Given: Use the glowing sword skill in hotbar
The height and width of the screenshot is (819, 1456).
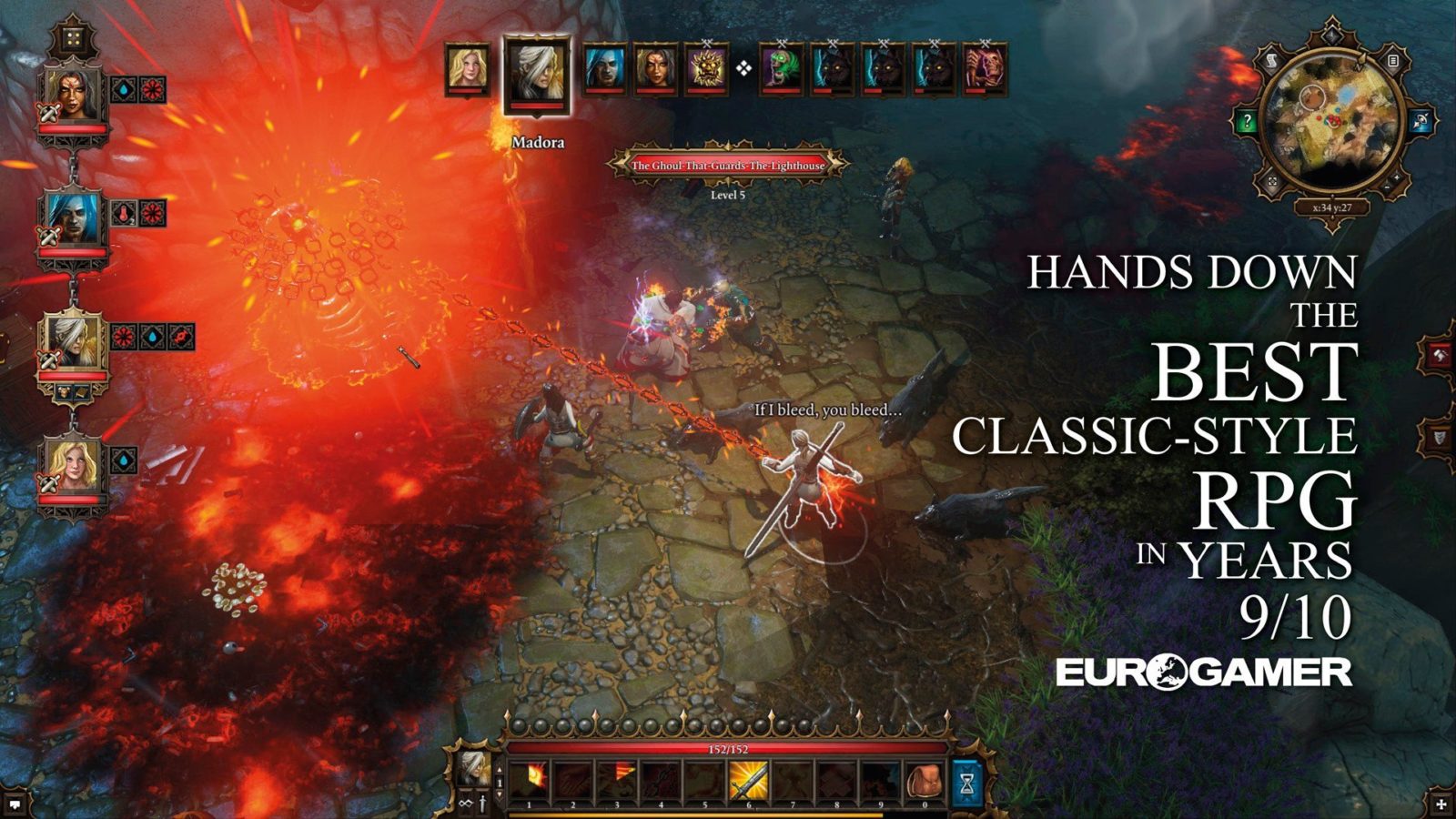Looking at the screenshot, I should coord(748,781).
